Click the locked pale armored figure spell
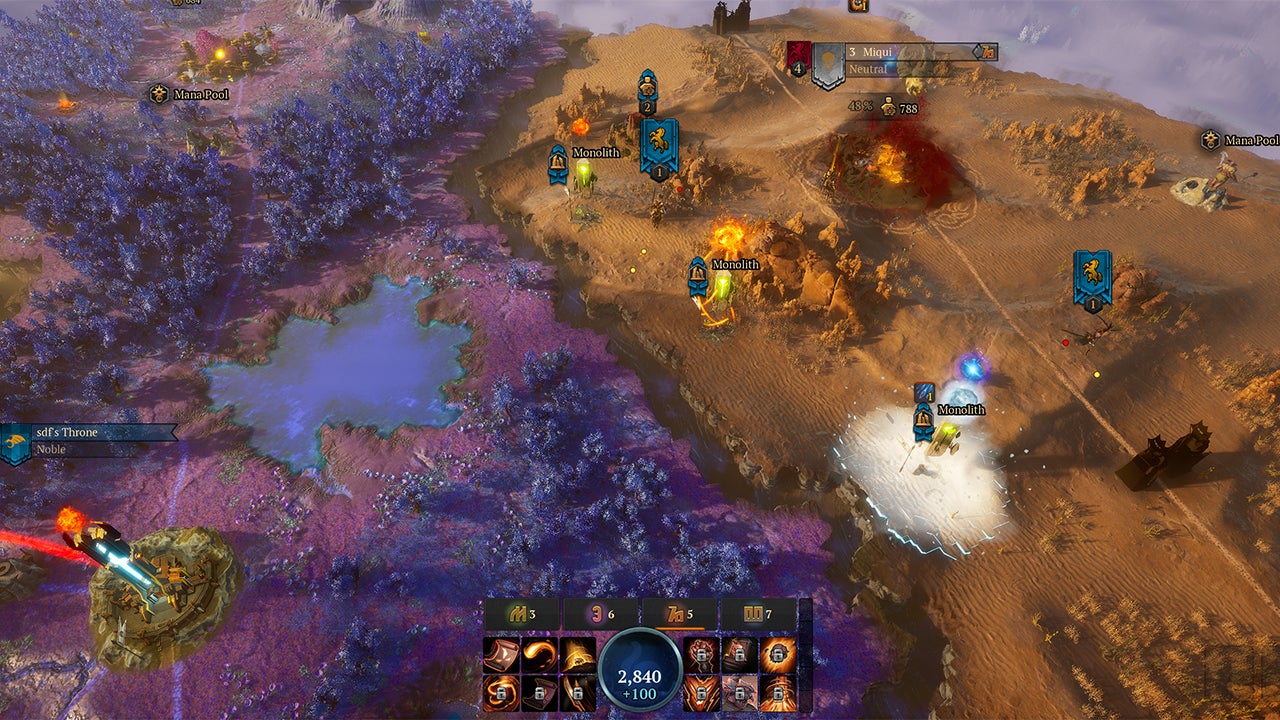 [740, 692]
